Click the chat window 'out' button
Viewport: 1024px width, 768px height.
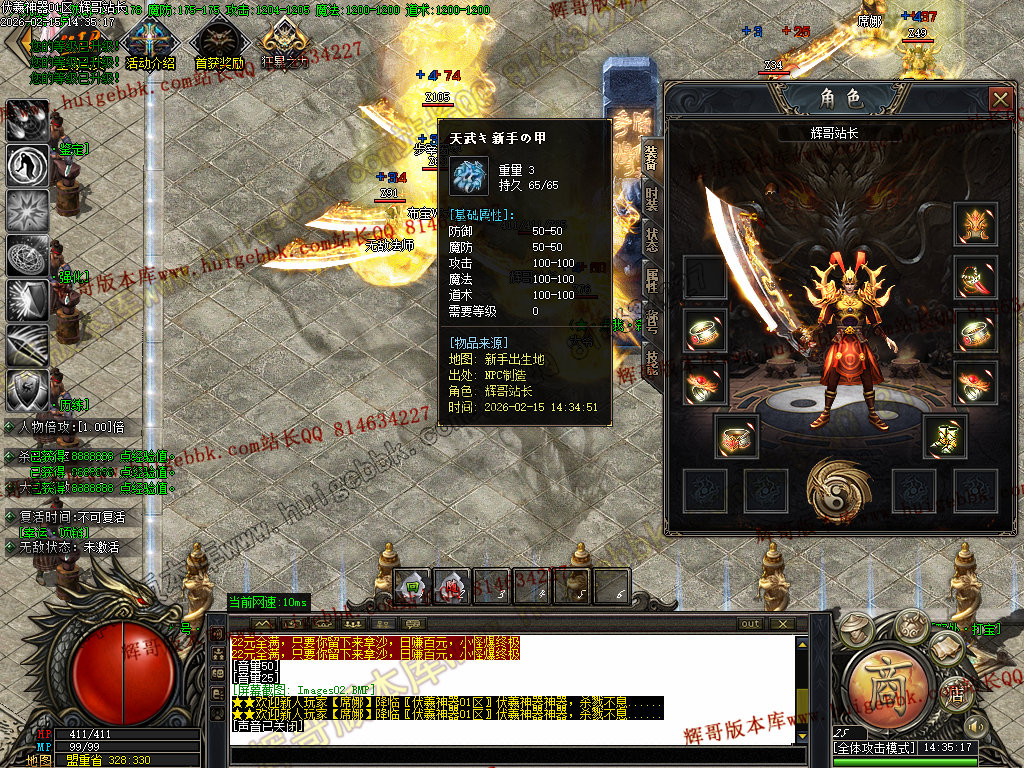coord(750,624)
